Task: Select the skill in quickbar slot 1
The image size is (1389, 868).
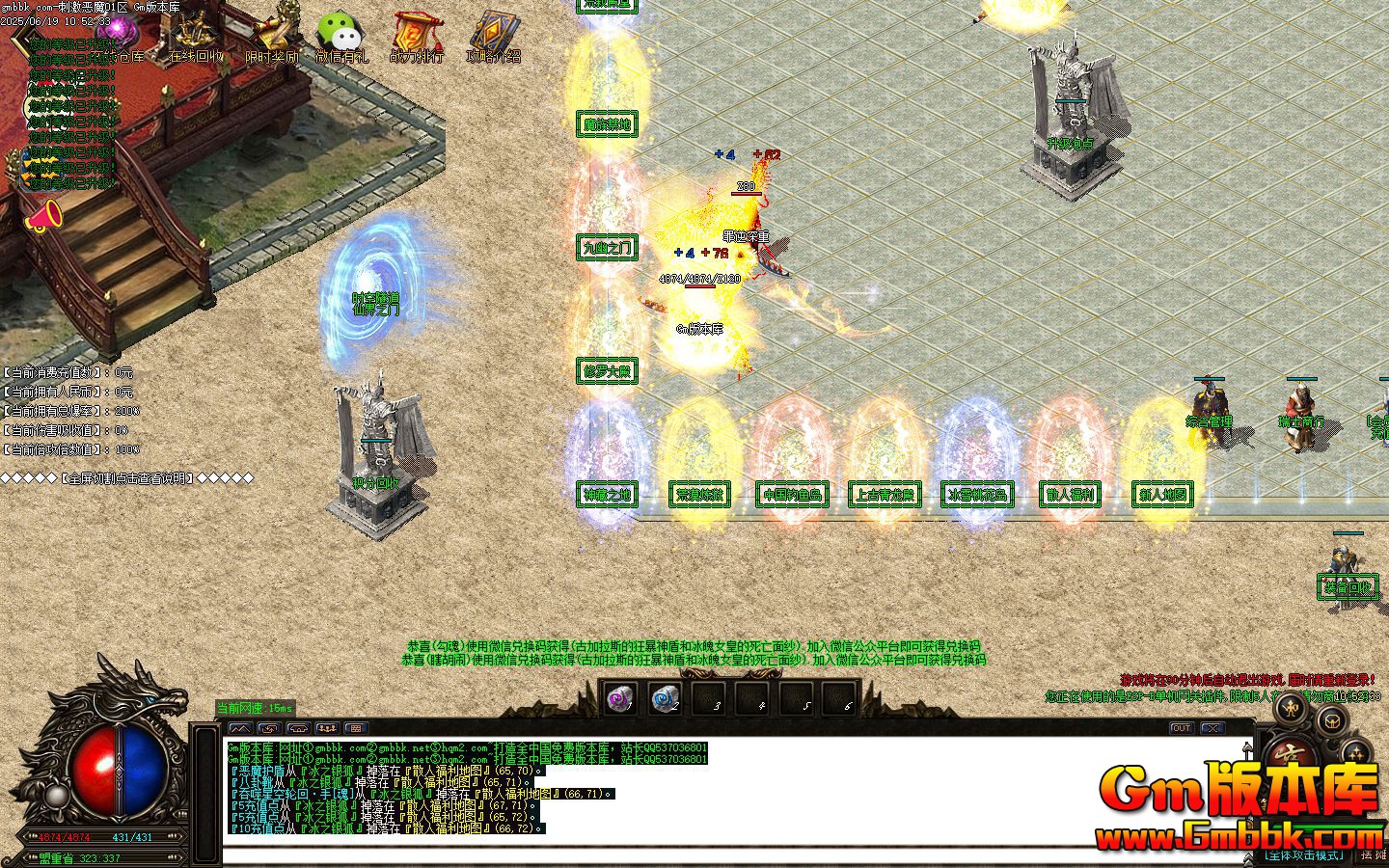Action: [x=618, y=698]
